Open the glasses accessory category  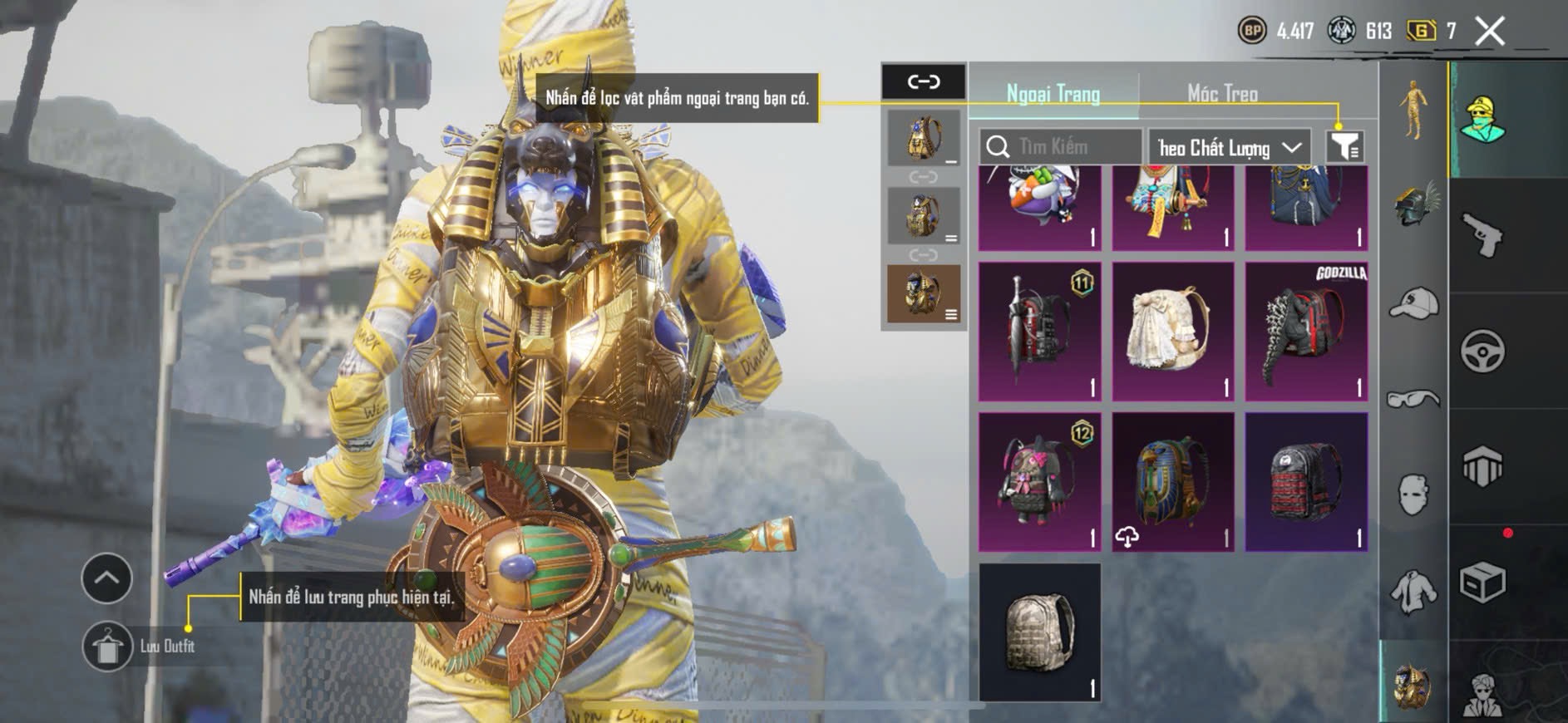pos(1413,399)
